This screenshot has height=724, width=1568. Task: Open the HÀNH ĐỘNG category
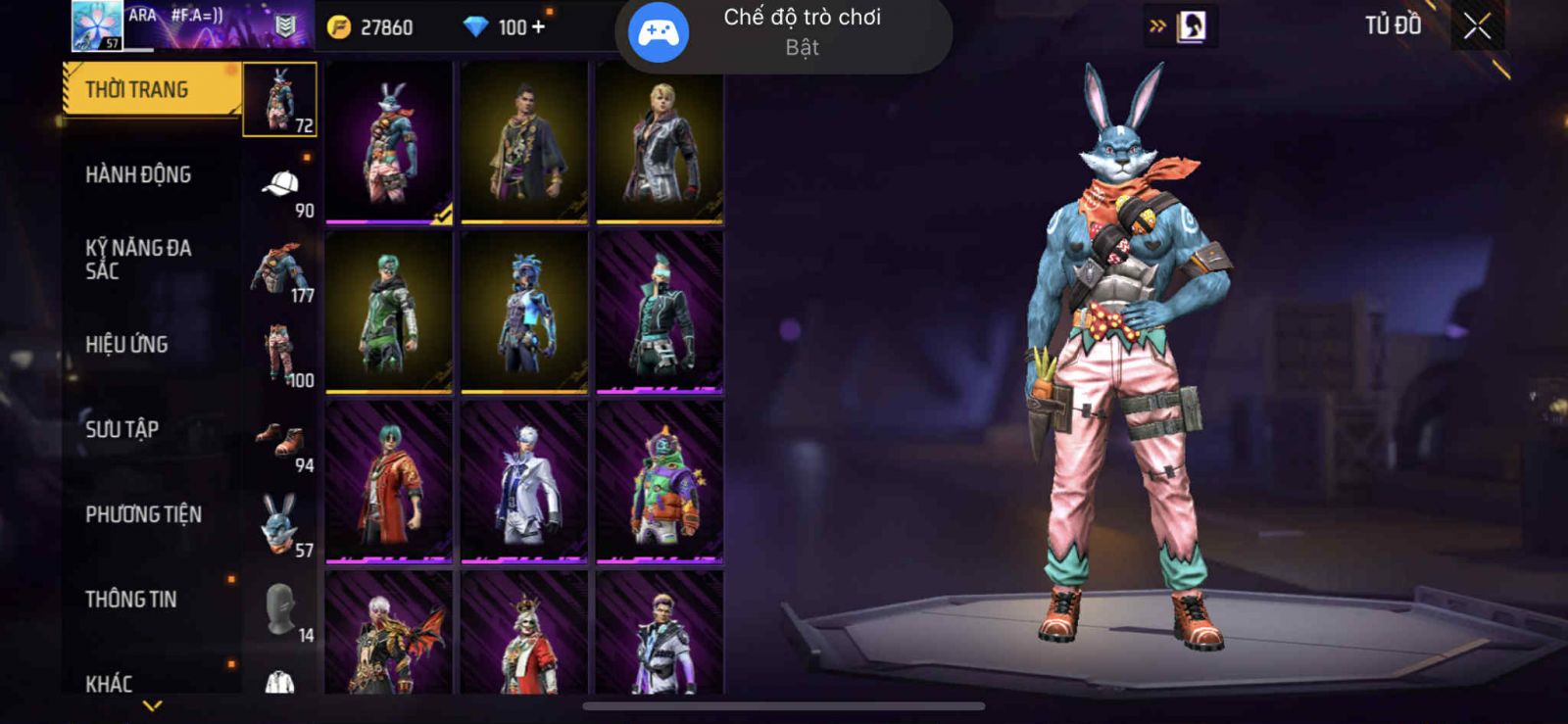[138, 174]
